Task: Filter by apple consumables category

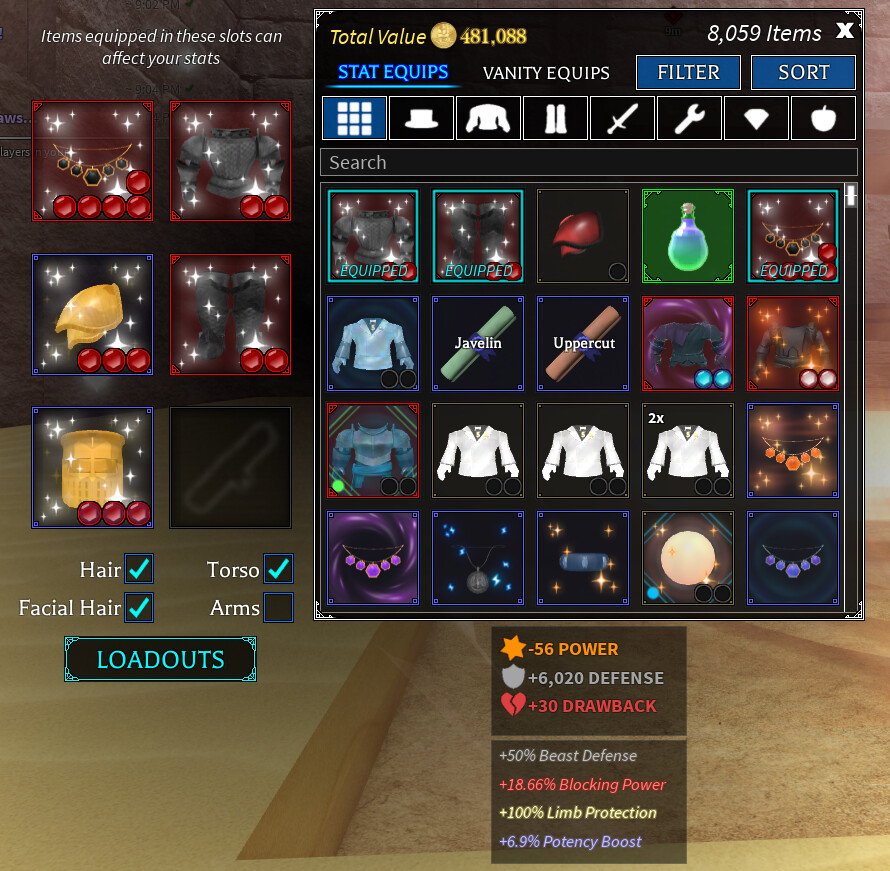Action: pyautogui.click(x=823, y=118)
